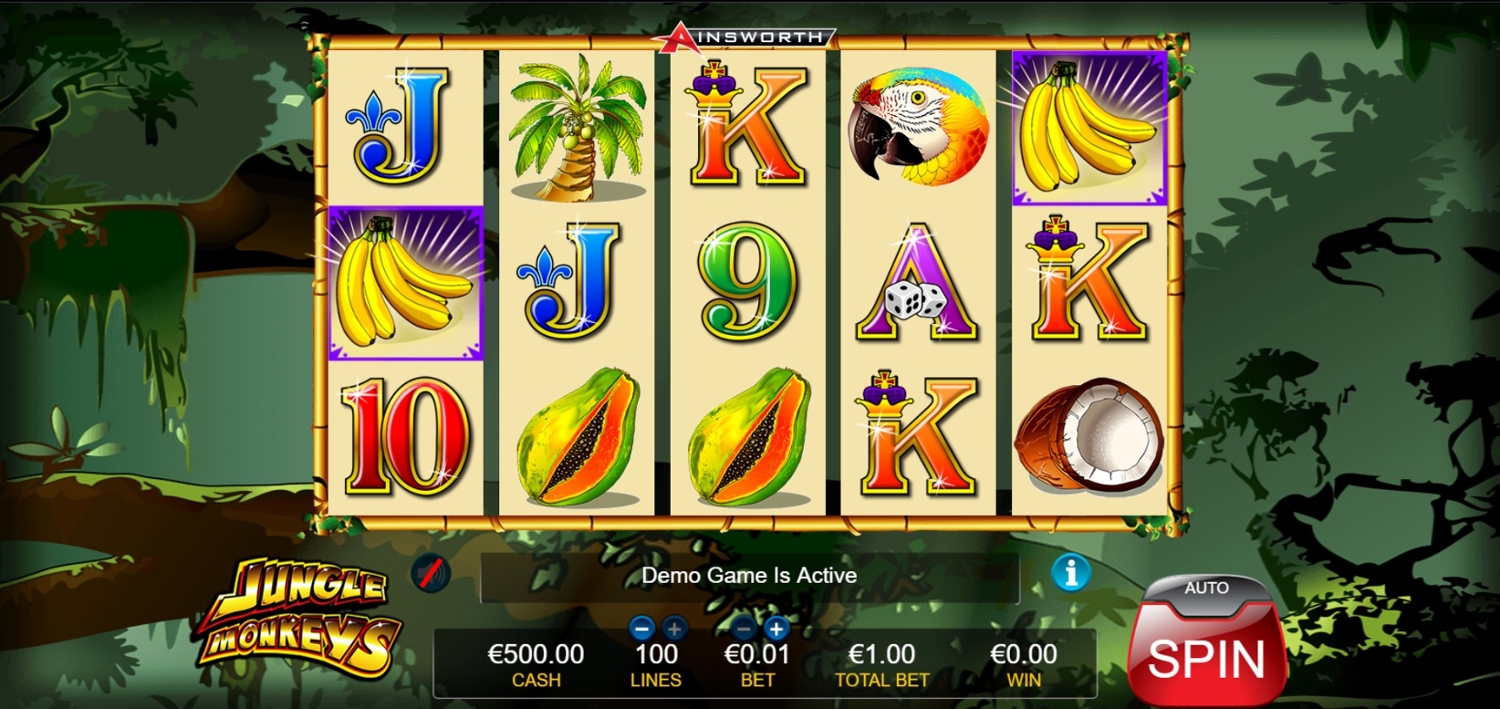The image size is (1500, 709).
Task: Decrease the number of lines
Action: coord(642,628)
